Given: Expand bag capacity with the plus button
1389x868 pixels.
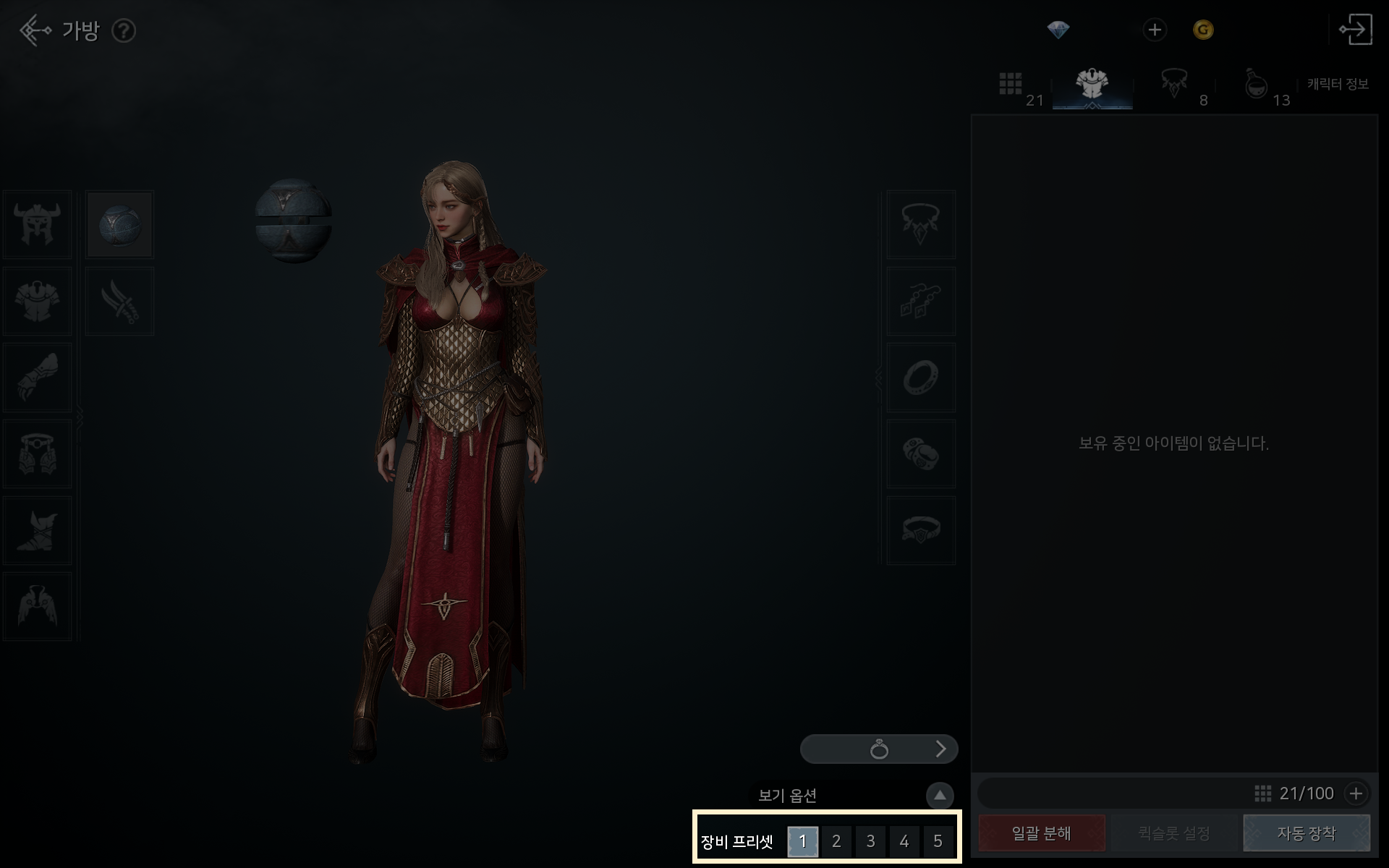Looking at the screenshot, I should tap(1356, 793).
